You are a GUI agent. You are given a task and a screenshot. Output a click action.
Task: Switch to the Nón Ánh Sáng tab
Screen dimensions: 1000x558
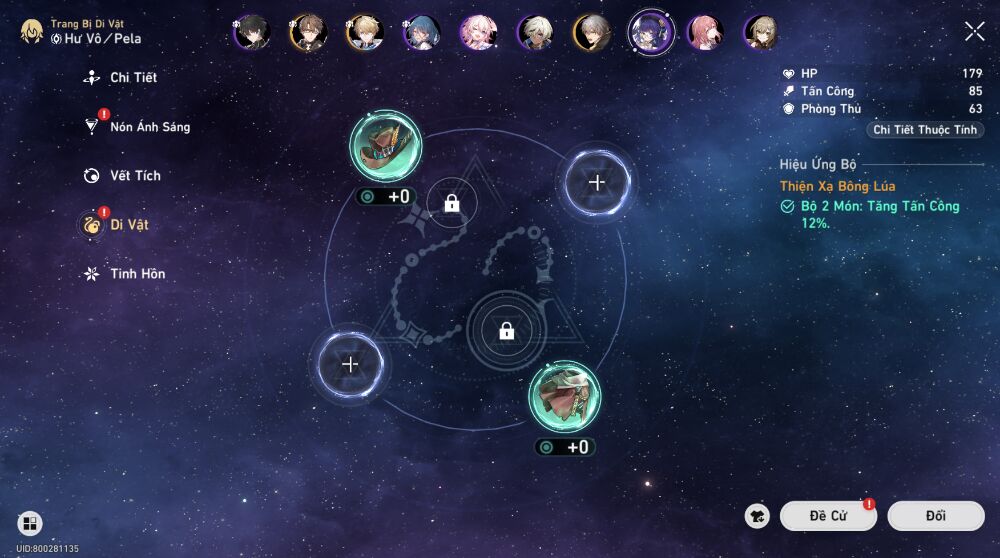click(x=148, y=127)
